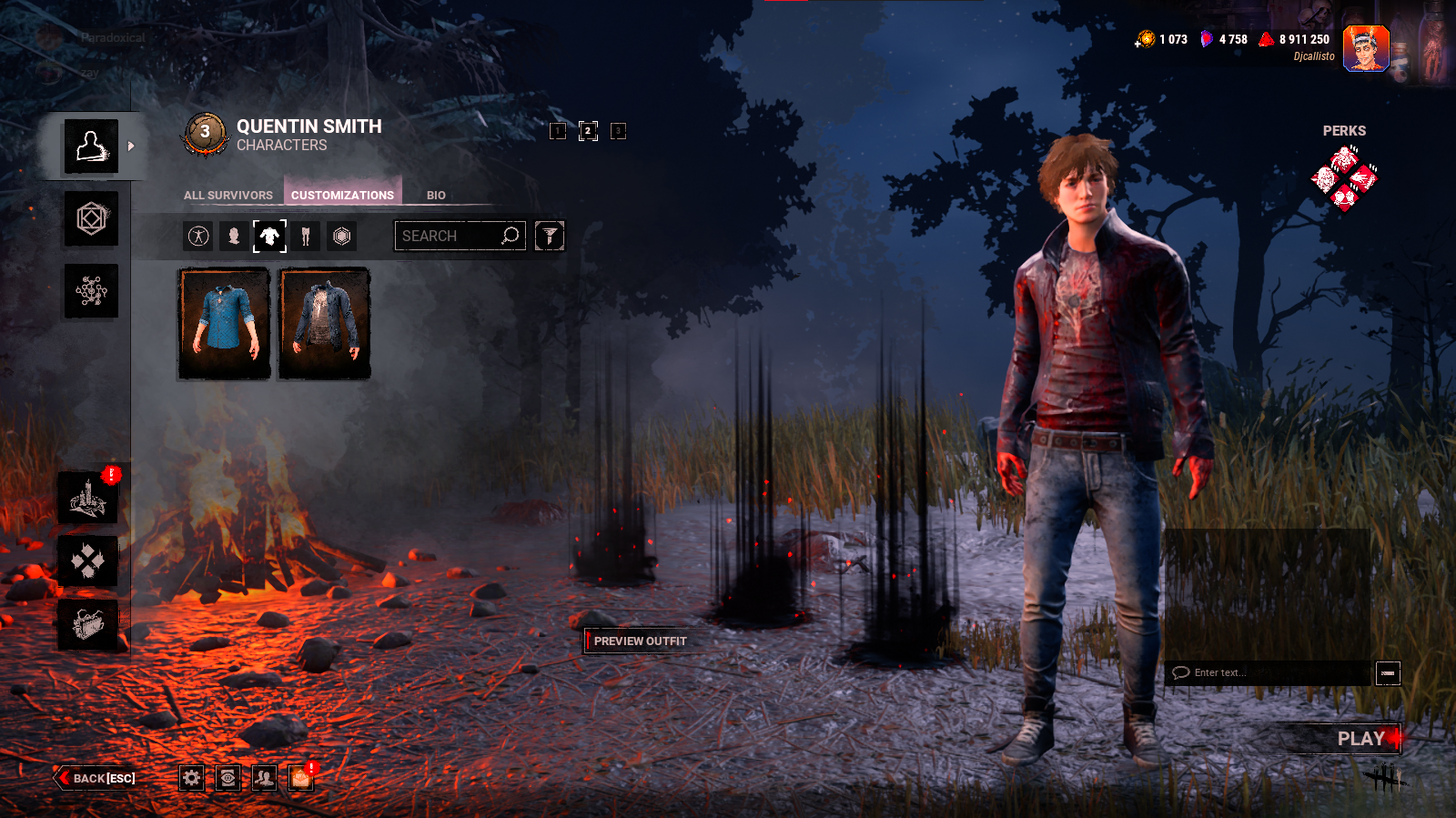
Task: Show the full outfits category
Action: click(198, 237)
